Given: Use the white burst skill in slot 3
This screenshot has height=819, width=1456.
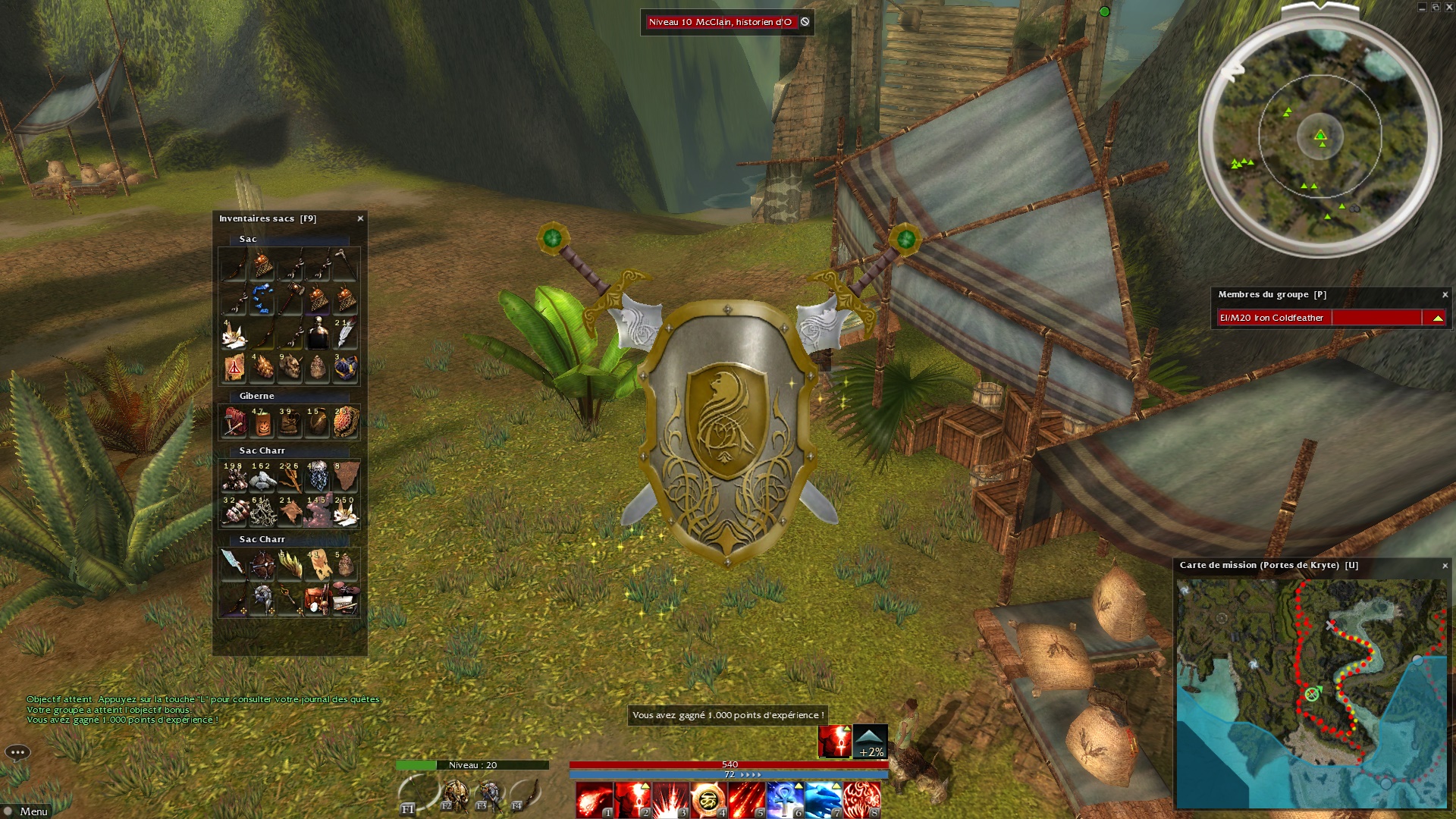Looking at the screenshot, I should coord(670,801).
